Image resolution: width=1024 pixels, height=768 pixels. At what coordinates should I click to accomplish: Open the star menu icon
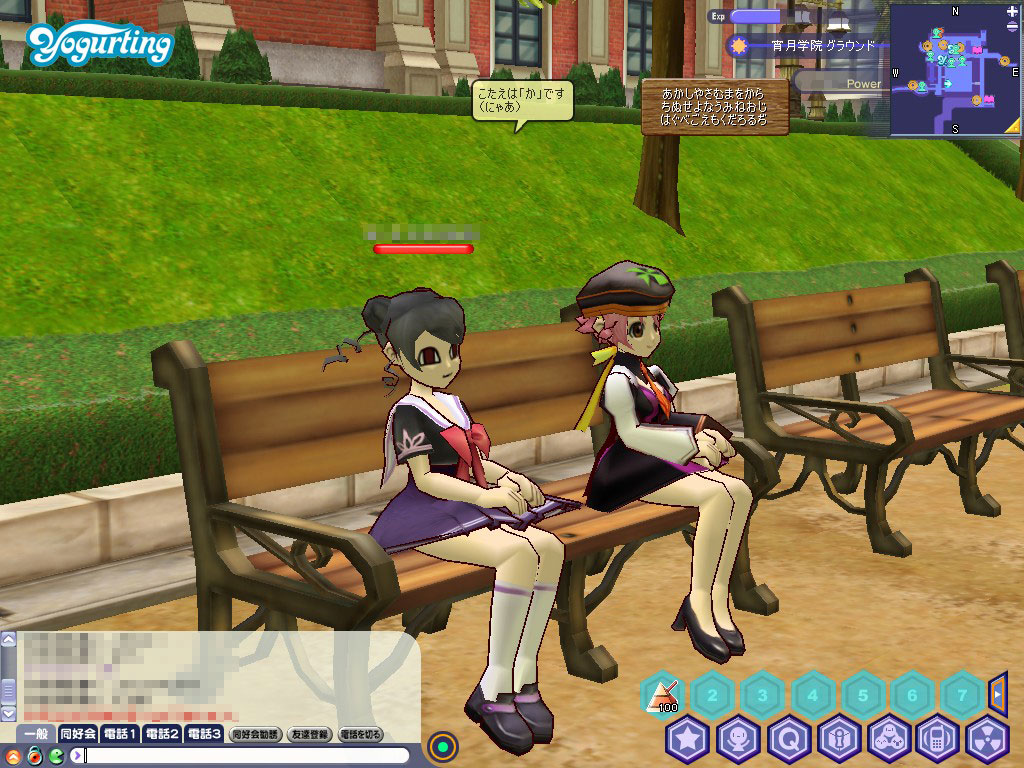click(x=687, y=740)
